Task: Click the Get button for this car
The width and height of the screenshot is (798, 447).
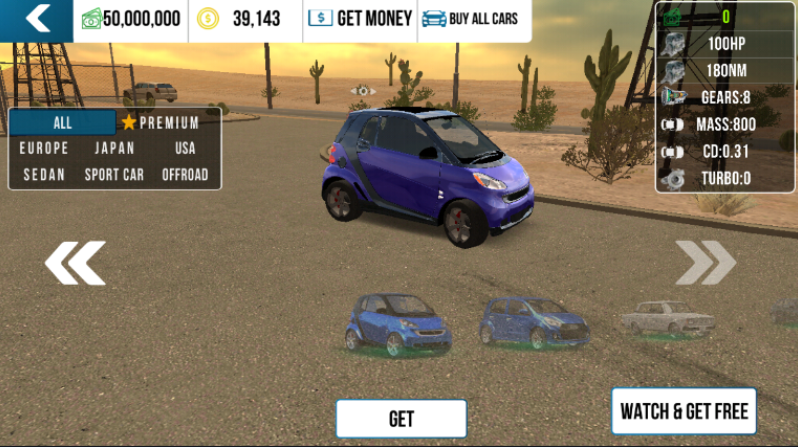Action: 401,418
